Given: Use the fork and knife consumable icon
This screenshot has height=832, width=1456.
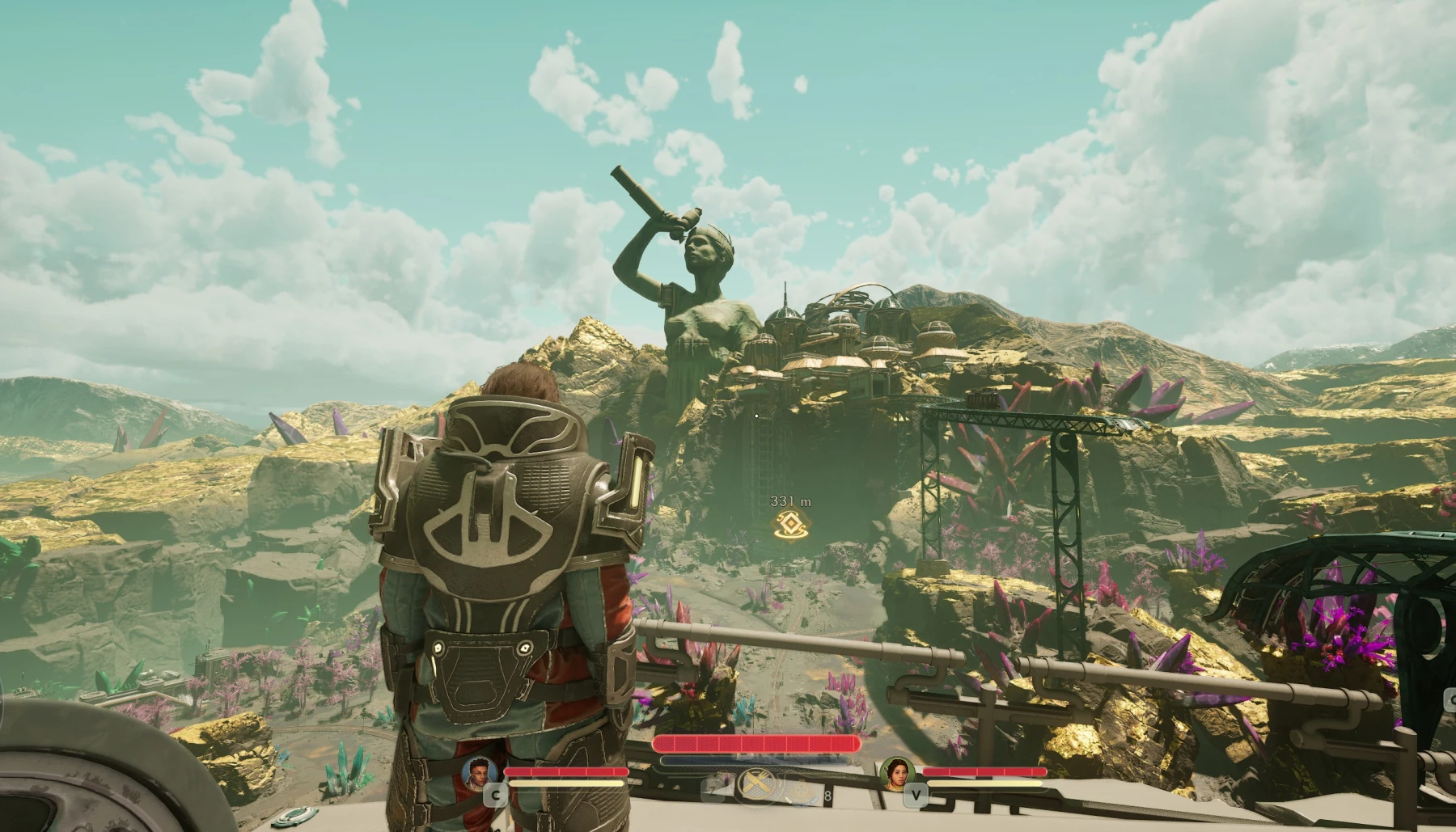Looking at the screenshot, I should point(757,783).
